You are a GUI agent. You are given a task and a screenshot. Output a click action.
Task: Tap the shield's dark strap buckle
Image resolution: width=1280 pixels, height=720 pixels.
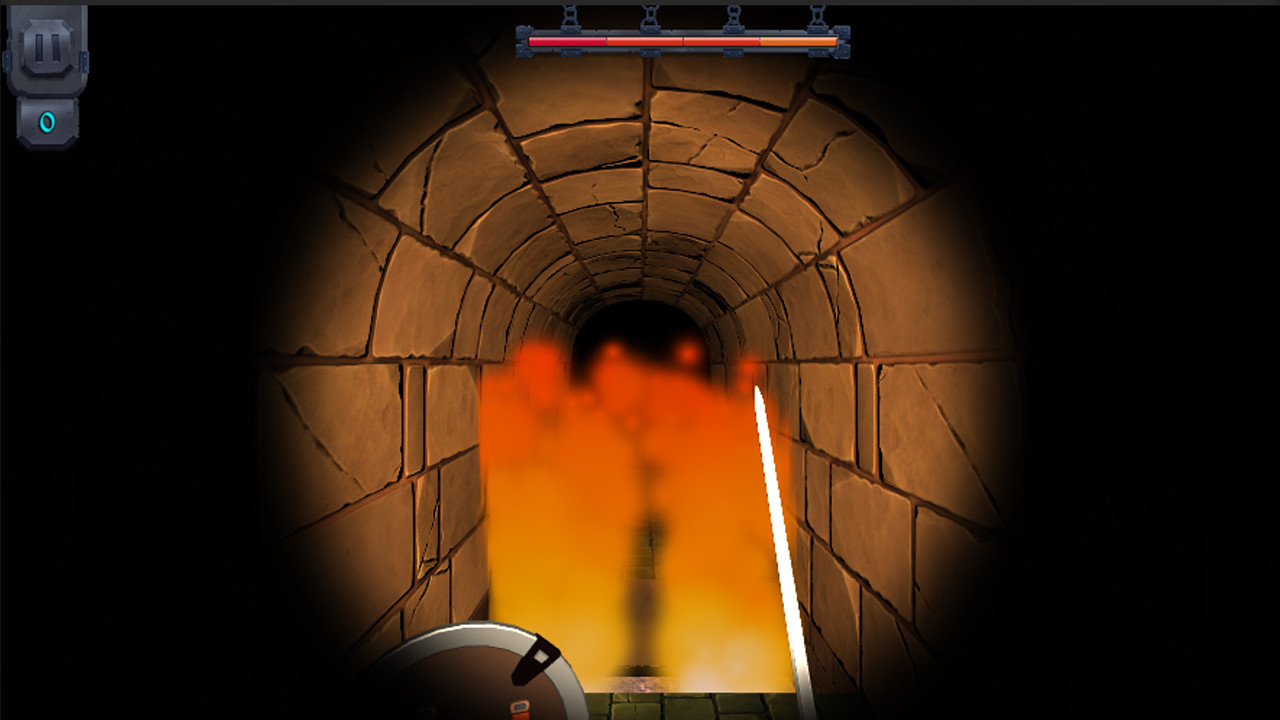click(x=534, y=658)
